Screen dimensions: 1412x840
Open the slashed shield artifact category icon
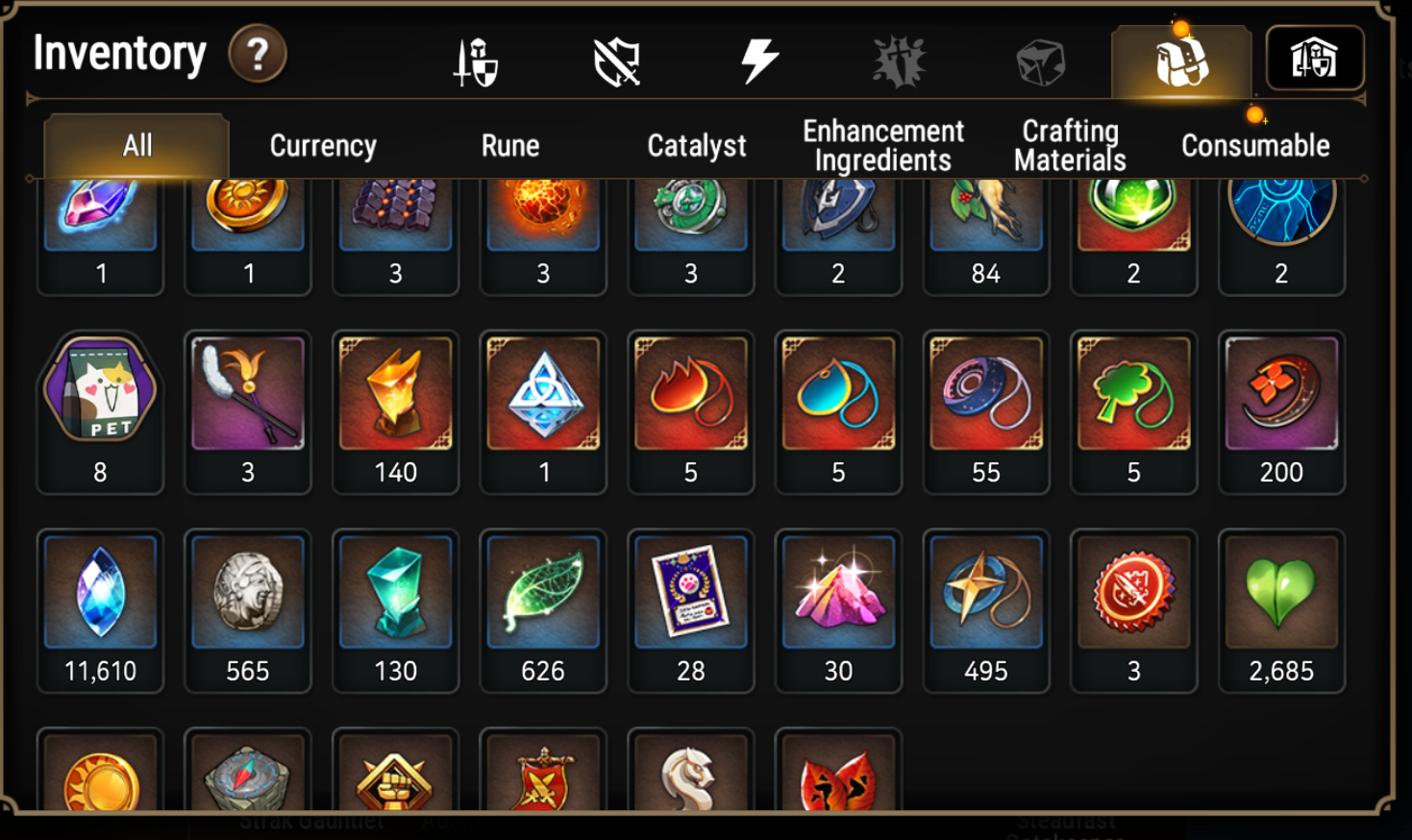[618, 59]
